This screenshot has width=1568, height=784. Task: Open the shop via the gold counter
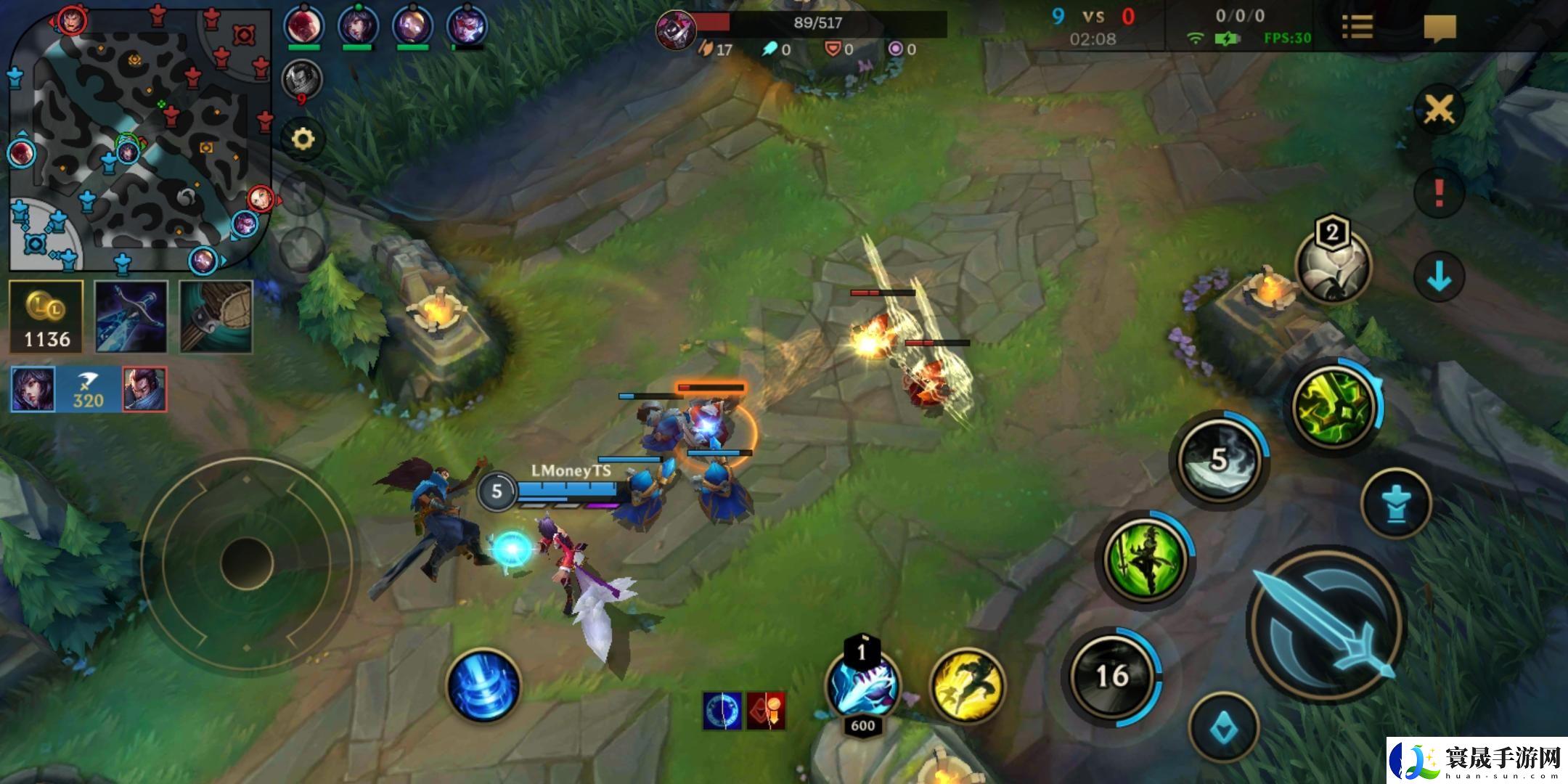pos(46,317)
